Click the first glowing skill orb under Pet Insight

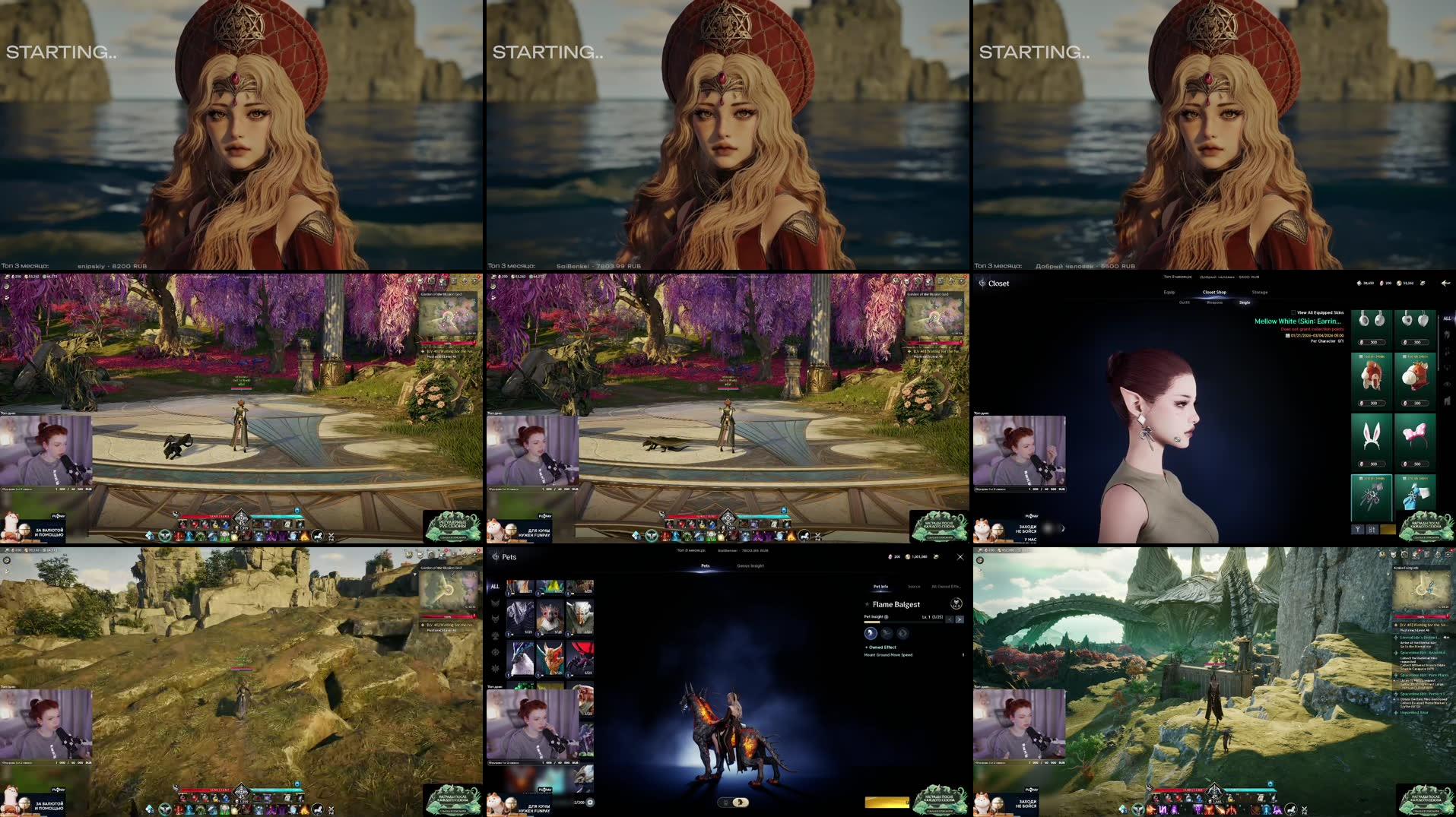pyautogui.click(x=871, y=634)
